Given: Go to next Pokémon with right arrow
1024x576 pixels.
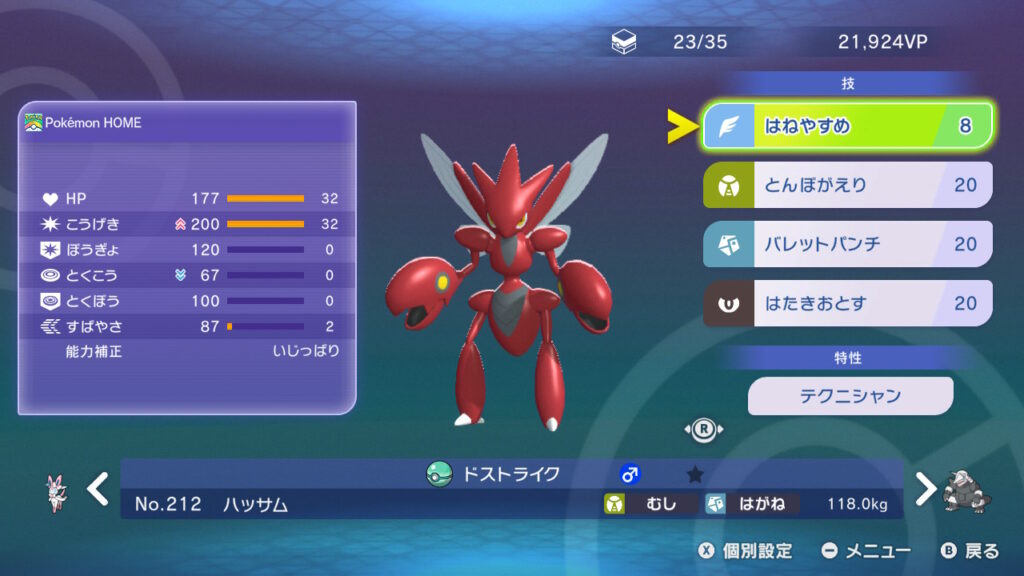Looking at the screenshot, I should pyautogui.click(x=926, y=489).
